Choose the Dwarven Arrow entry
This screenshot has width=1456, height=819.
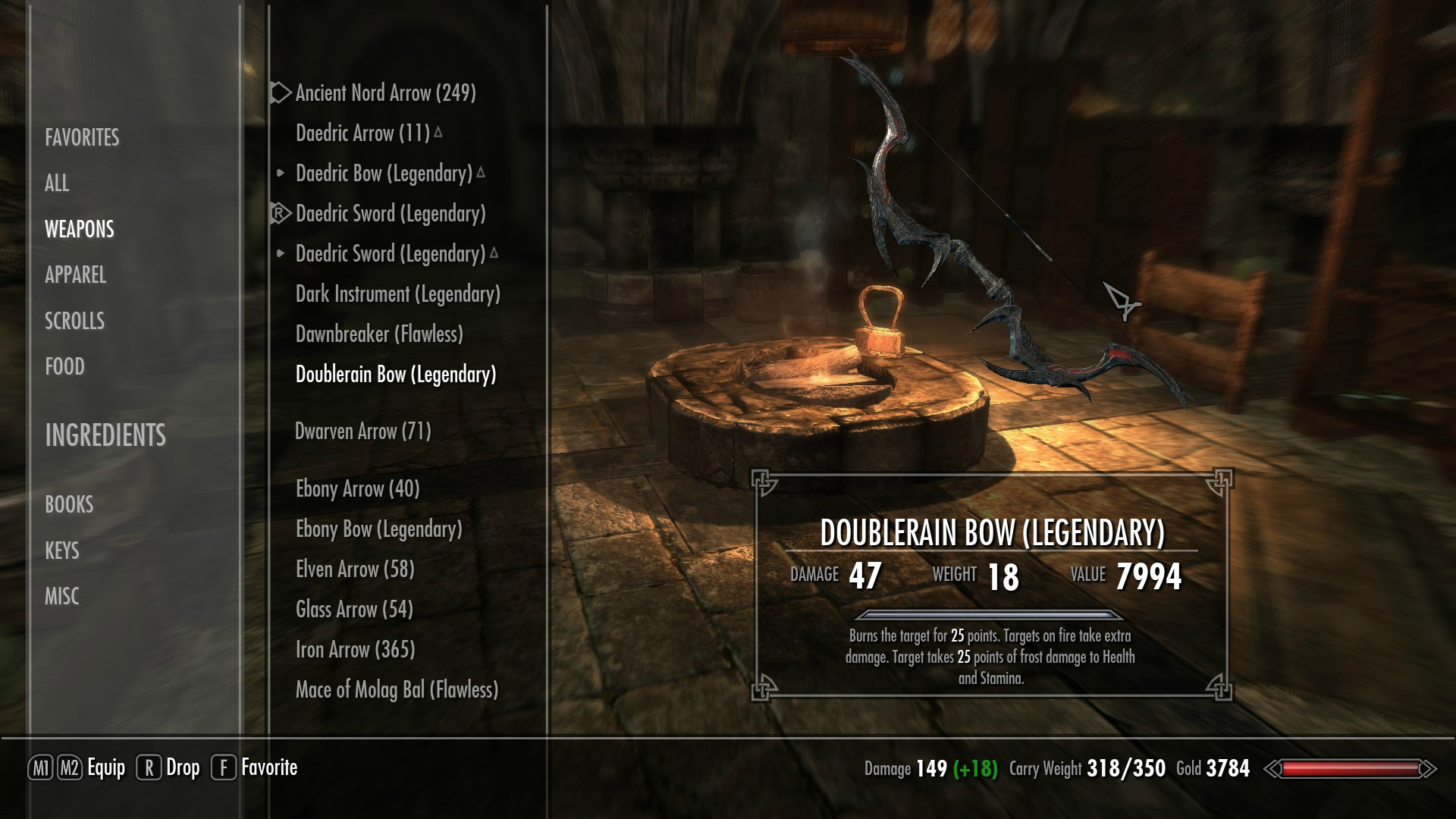[362, 431]
